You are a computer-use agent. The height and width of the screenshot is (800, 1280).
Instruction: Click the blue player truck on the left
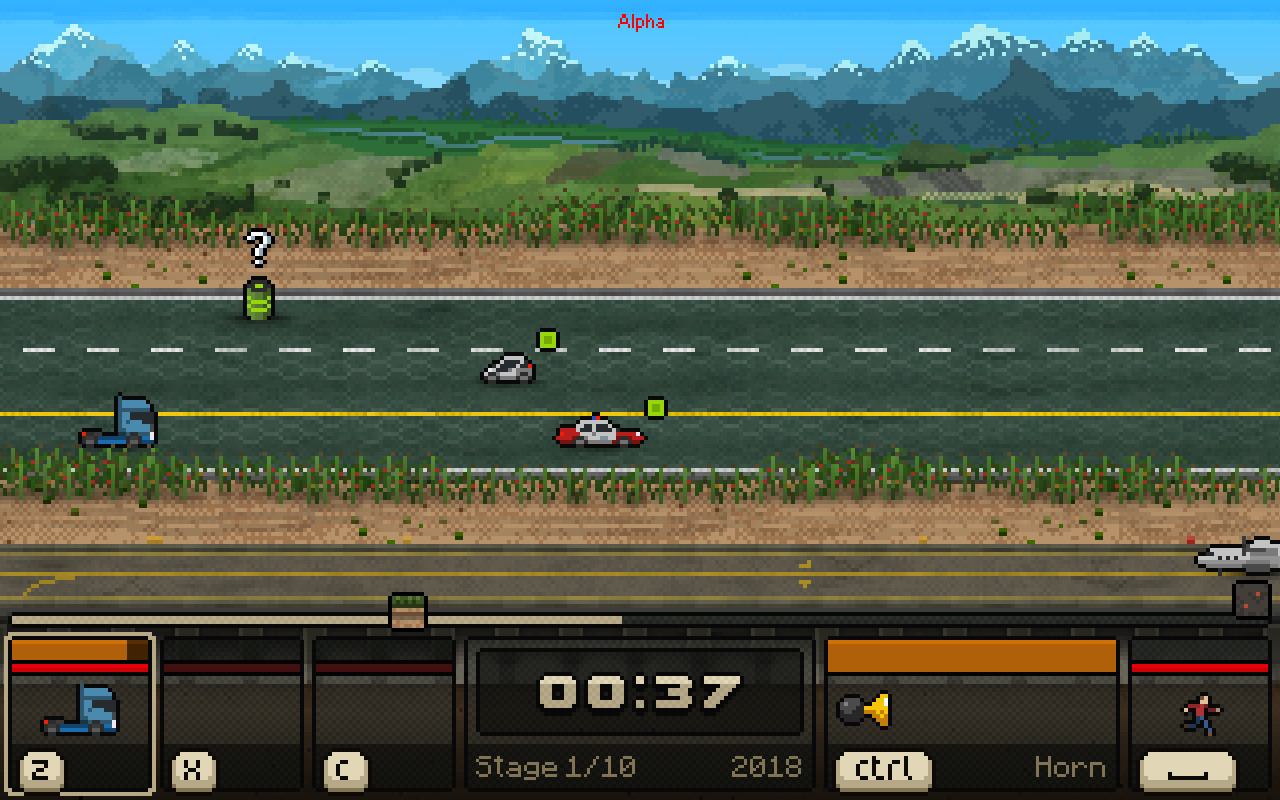click(120, 420)
